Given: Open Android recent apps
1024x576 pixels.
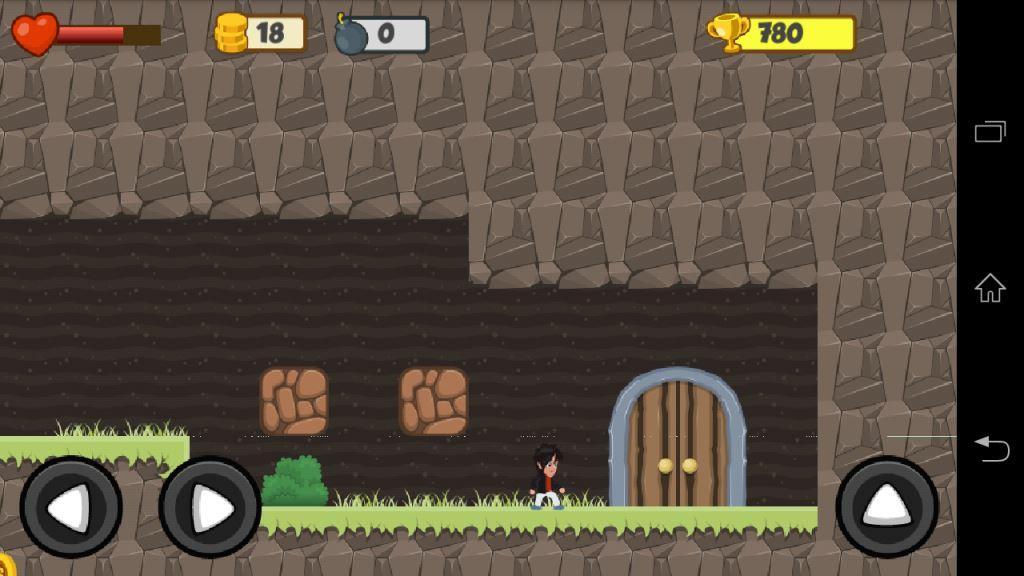Looking at the screenshot, I should coord(990,132).
